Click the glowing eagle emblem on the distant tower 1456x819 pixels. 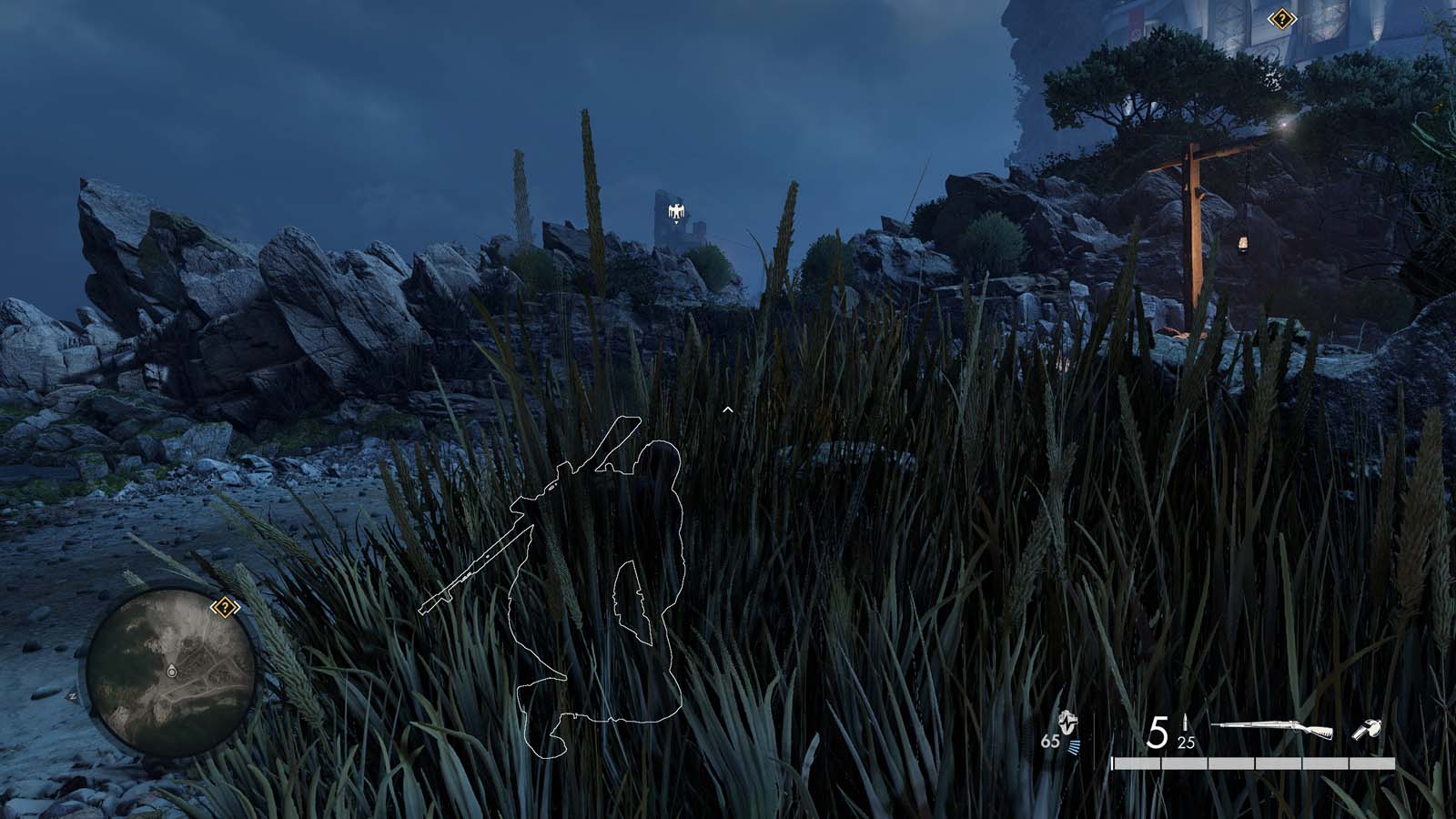click(675, 209)
